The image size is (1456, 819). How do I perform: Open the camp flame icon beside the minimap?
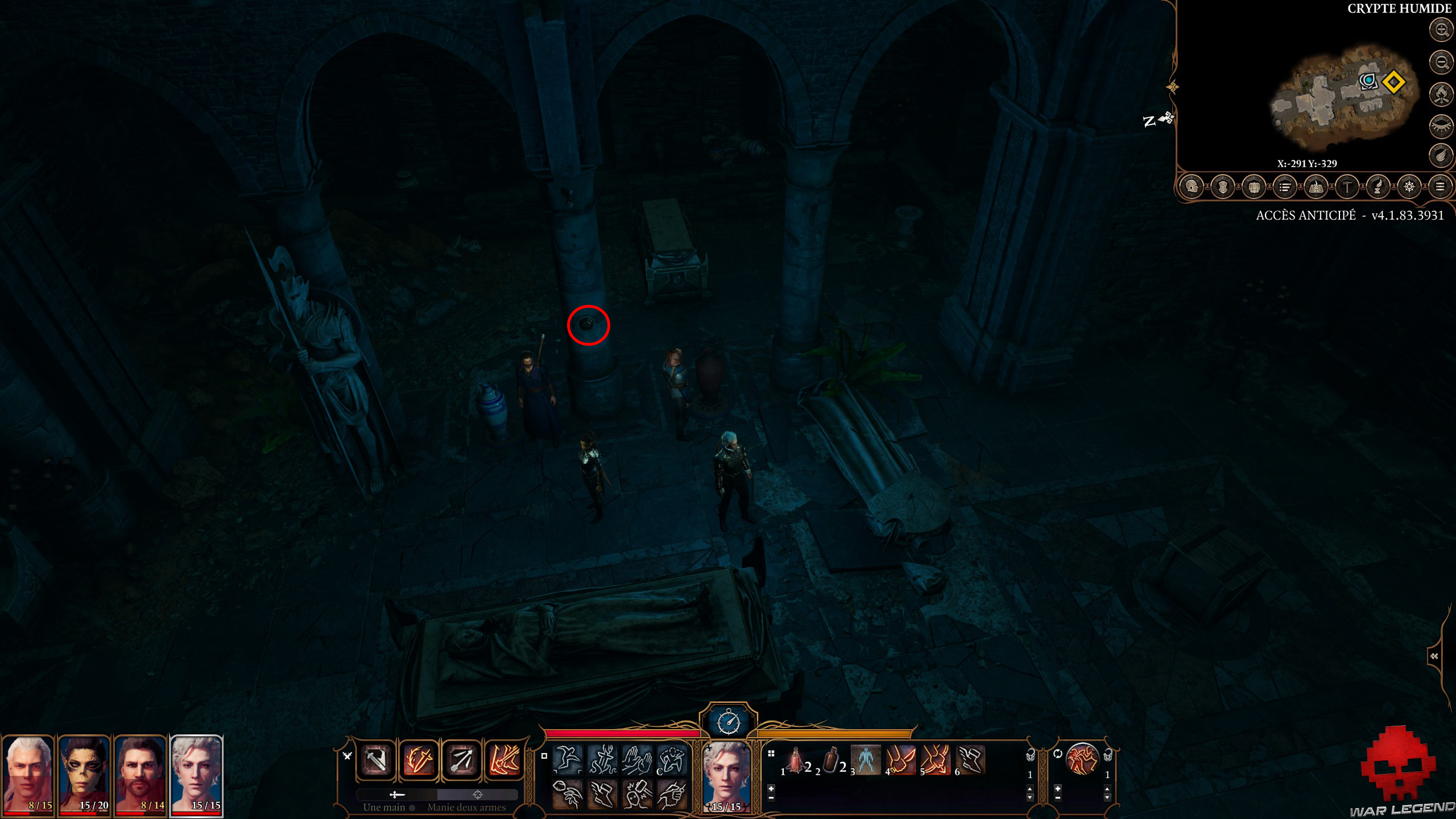1441,93
